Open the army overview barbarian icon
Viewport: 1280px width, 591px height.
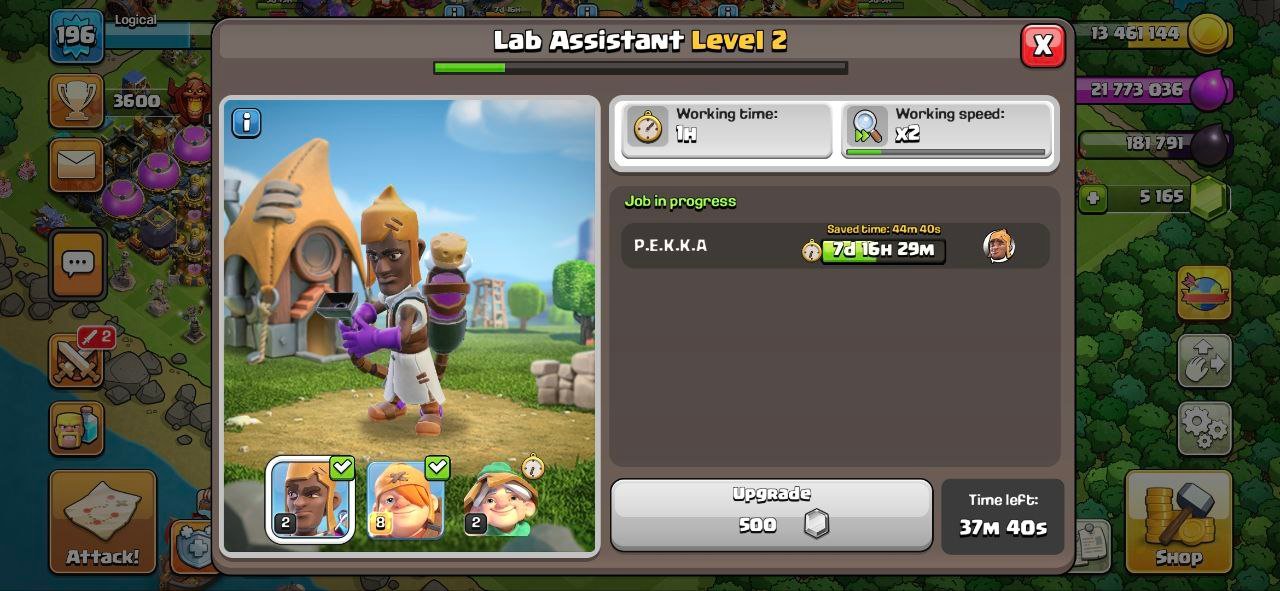point(76,428)
